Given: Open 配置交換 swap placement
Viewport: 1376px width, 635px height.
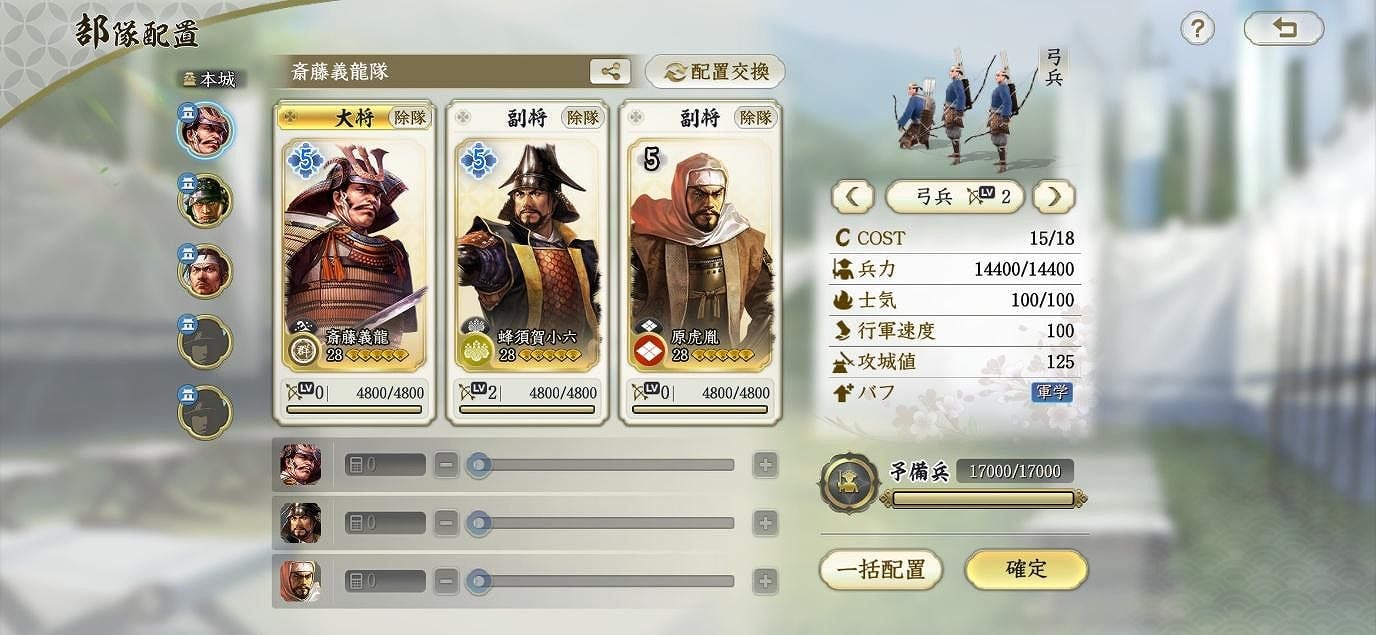Looking at the screenshot, I should tap(715, 72).
